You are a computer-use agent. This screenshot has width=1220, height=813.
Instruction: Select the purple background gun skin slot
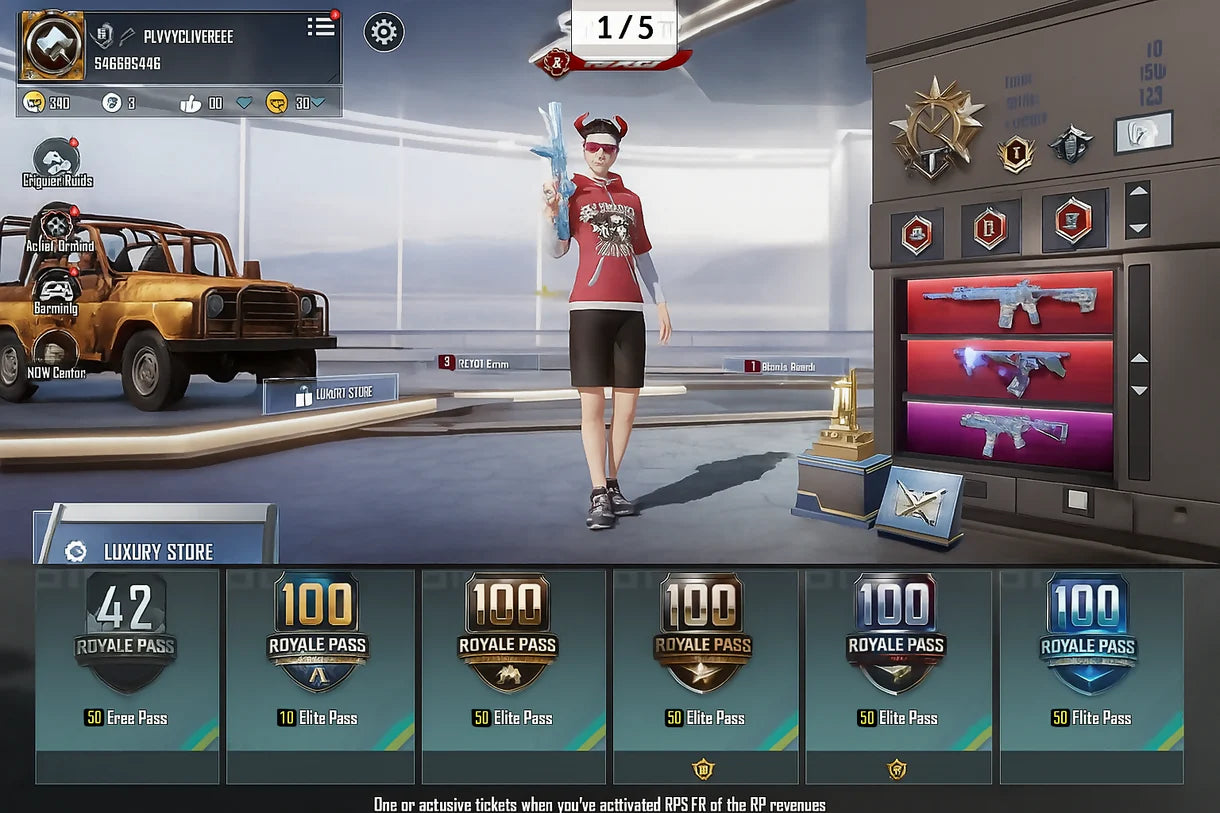1009,435
